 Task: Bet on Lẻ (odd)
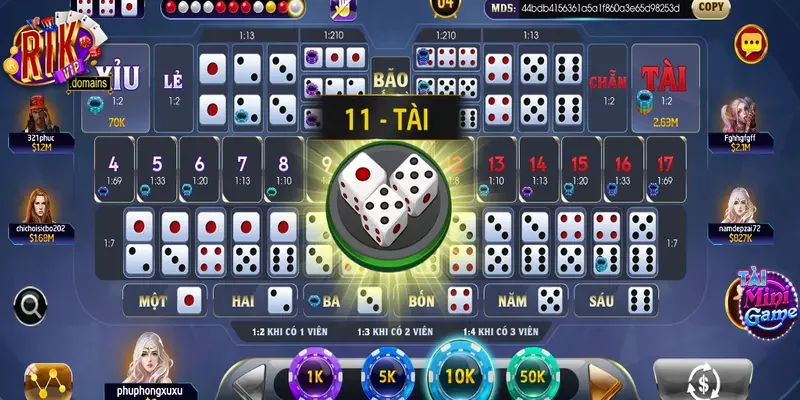coord(174,89)
